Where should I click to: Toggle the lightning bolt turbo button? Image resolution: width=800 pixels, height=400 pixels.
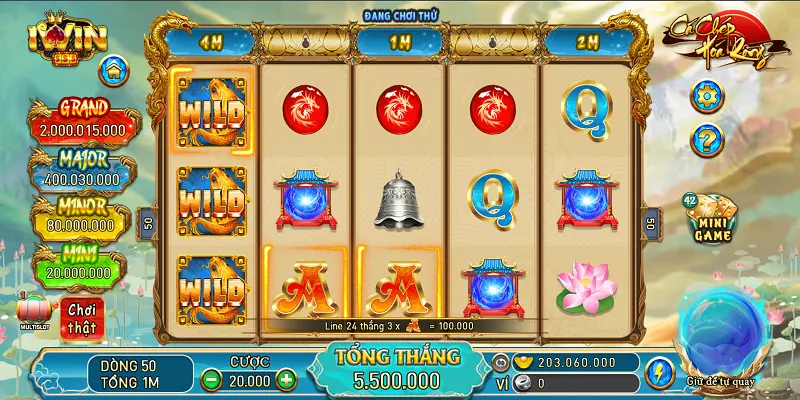click(x=657, y=372)
